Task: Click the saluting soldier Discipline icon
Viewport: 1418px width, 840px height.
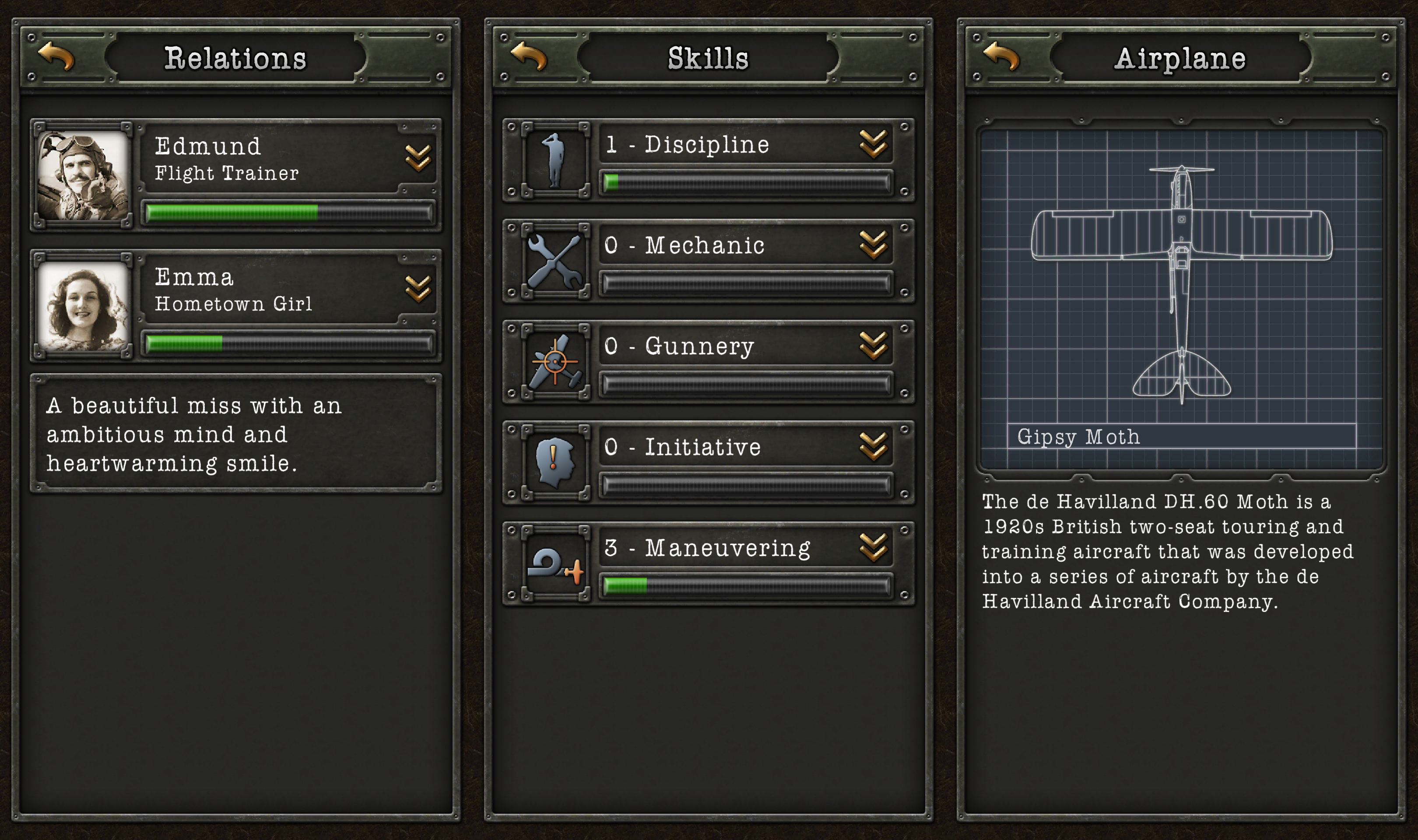Action: [x=555, y=160]
